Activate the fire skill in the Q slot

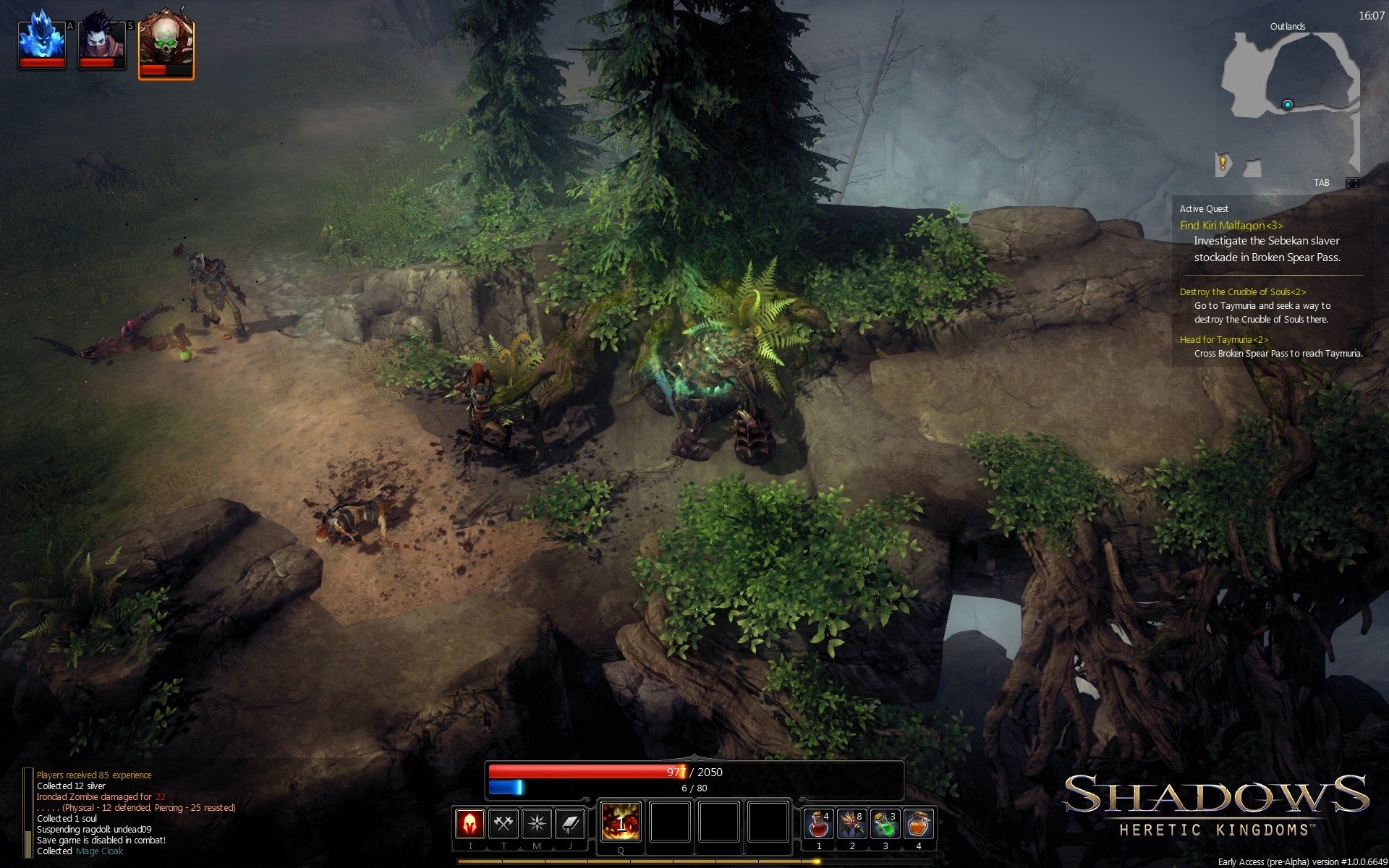(621, 822)
